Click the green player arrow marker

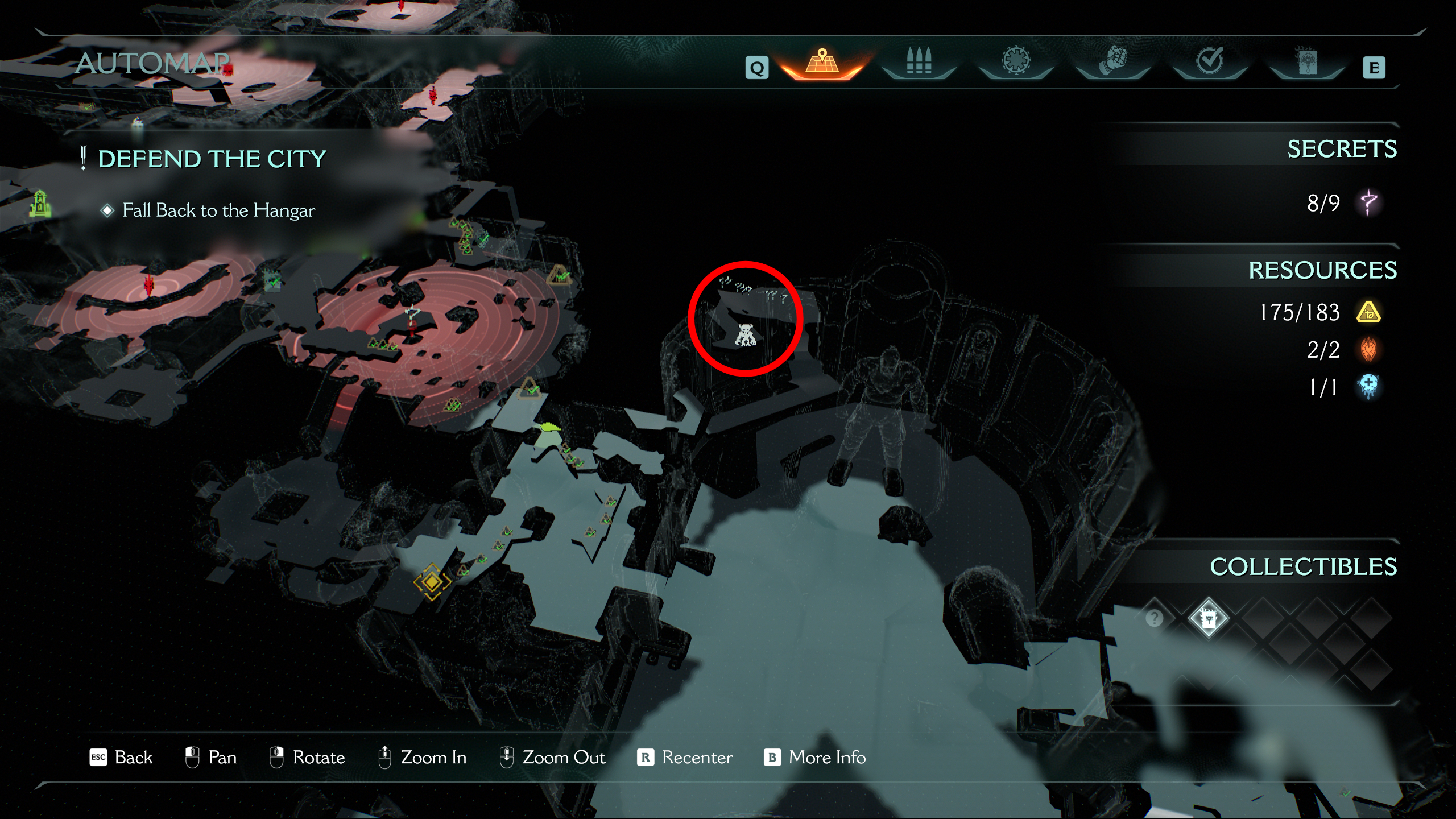549,428
